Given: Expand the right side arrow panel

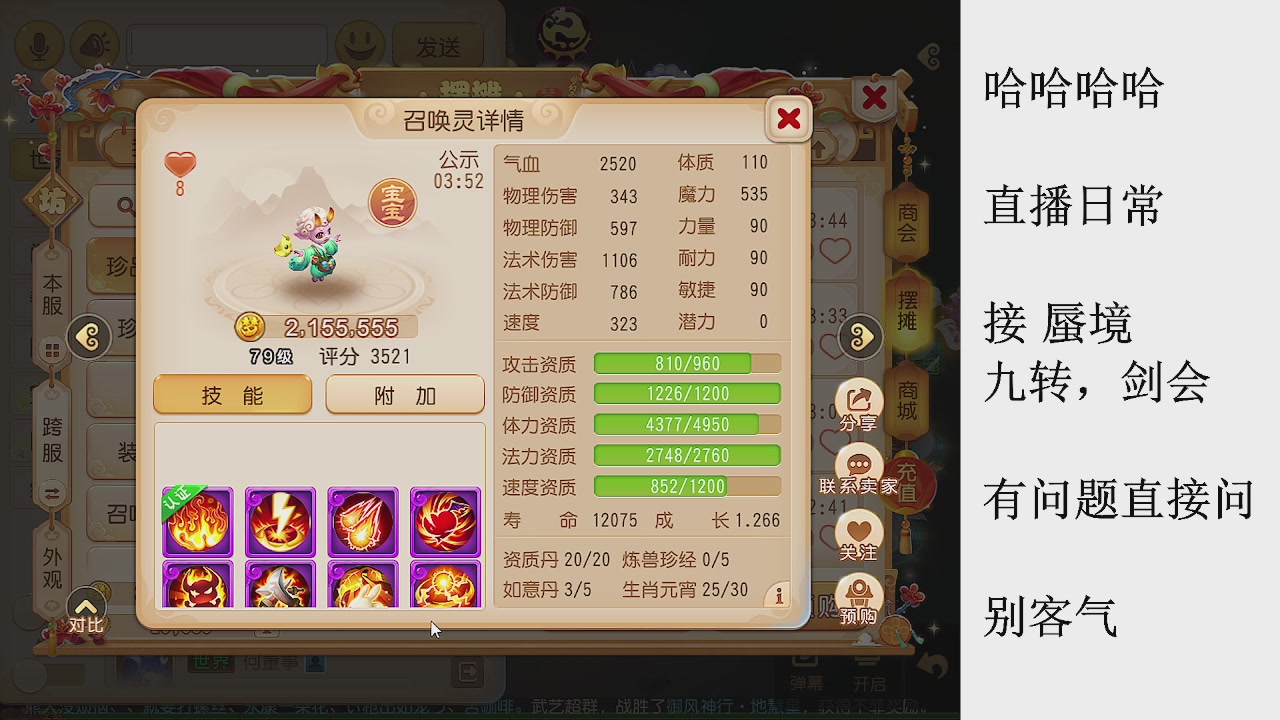Looking at the screenshot, I should tap(858, 338).
